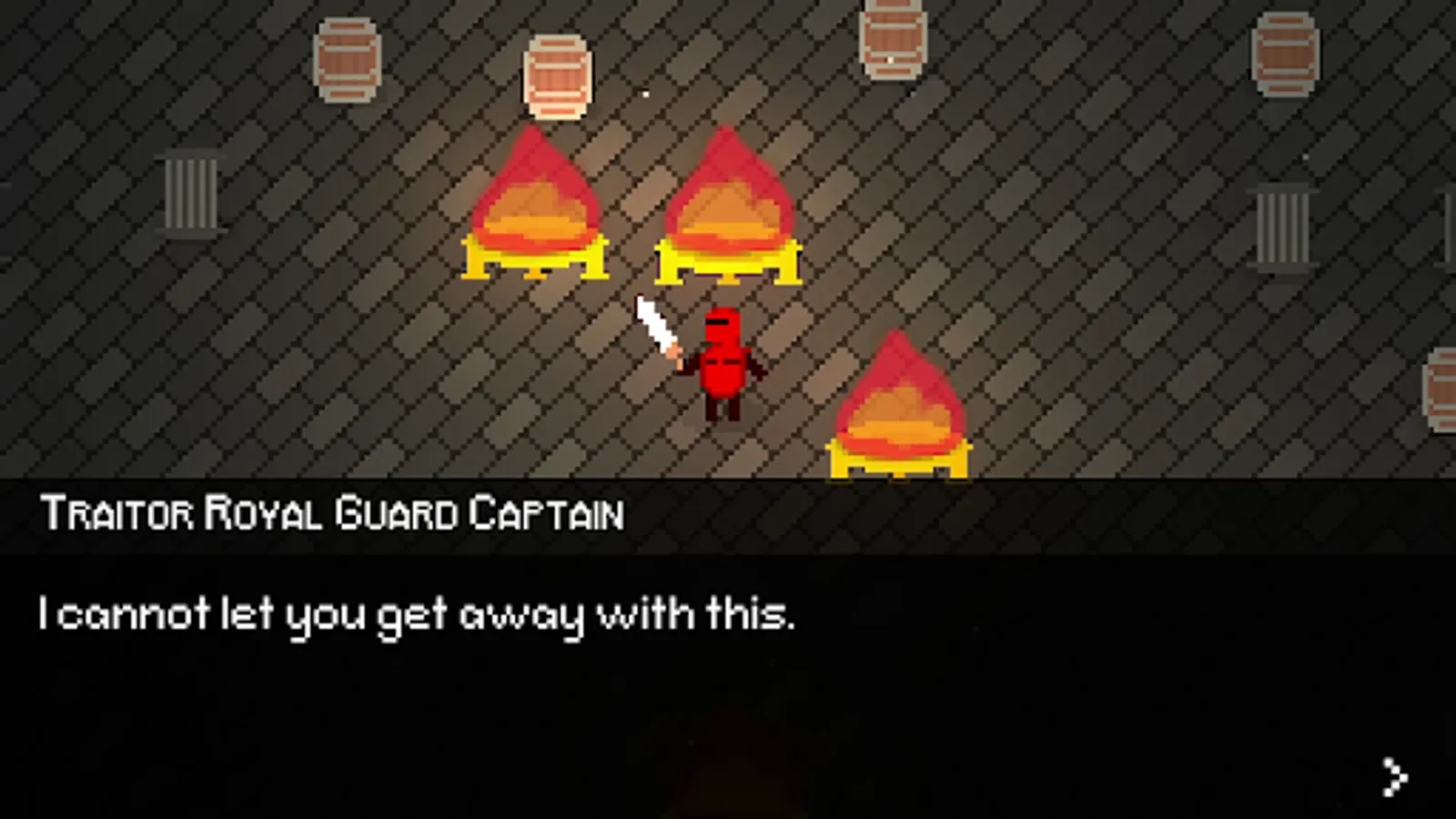Advance the conversation with the next arrow

click(x=1394, y=777)
